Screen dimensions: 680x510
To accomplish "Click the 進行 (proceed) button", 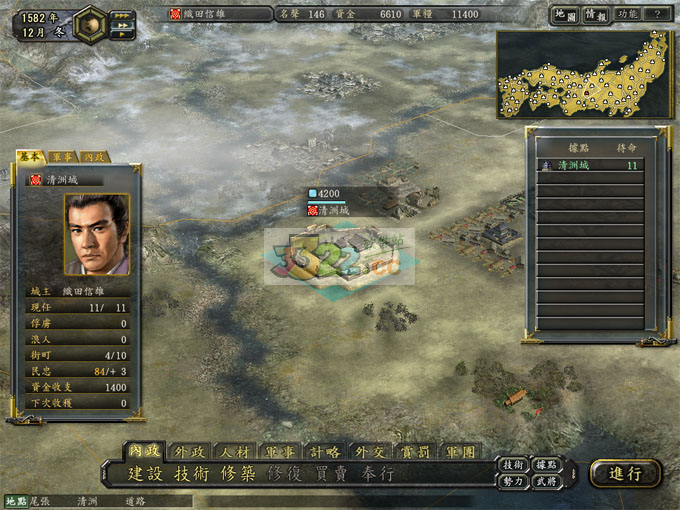I will point(625,474).
